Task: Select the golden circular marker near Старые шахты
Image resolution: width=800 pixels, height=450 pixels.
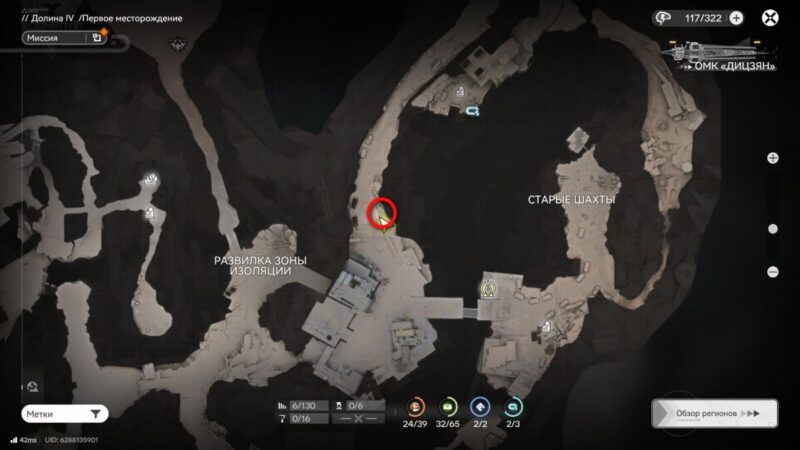Action: tap(489, 288)
